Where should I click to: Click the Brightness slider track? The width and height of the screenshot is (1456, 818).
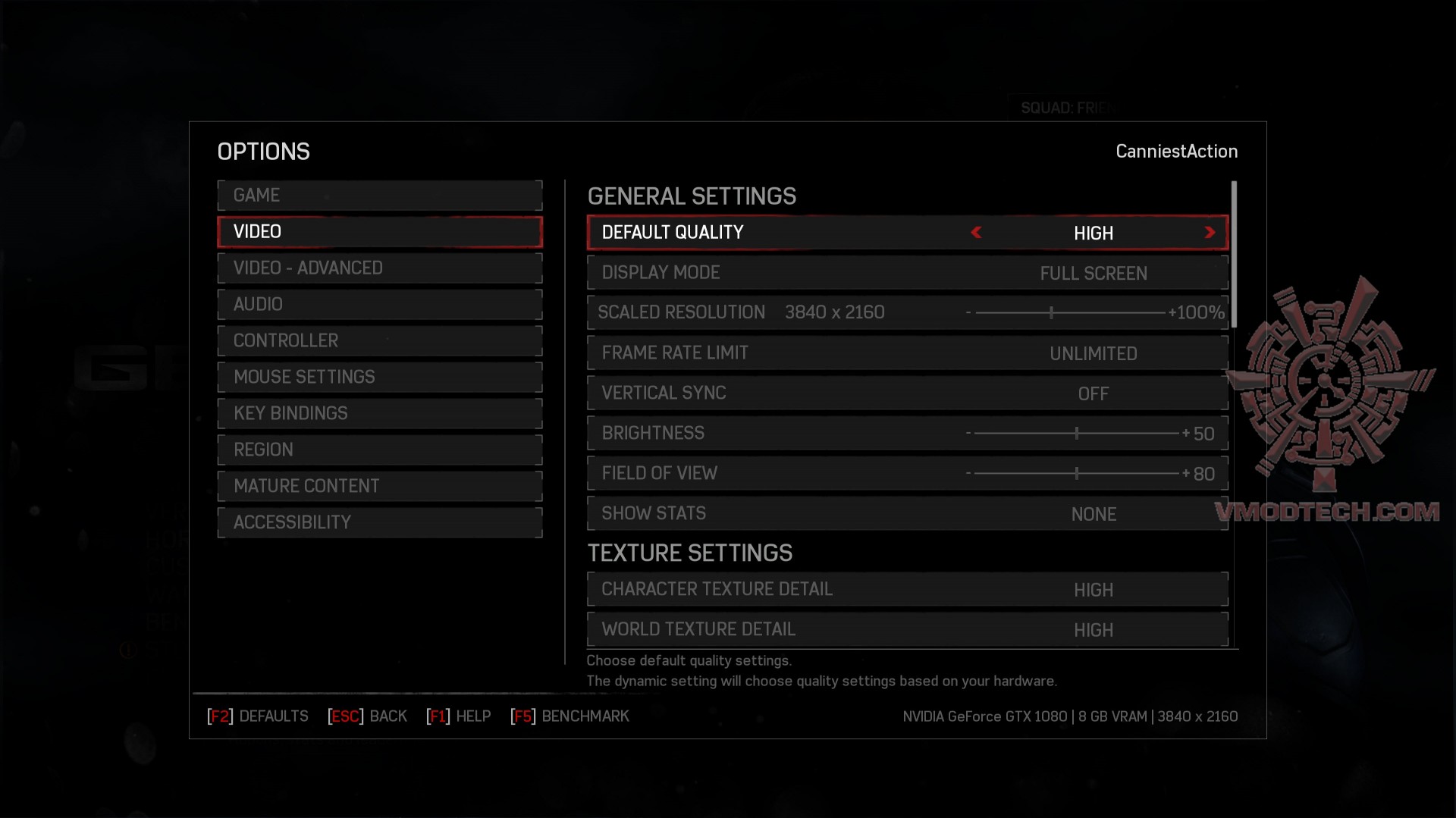click(1076, 434)
